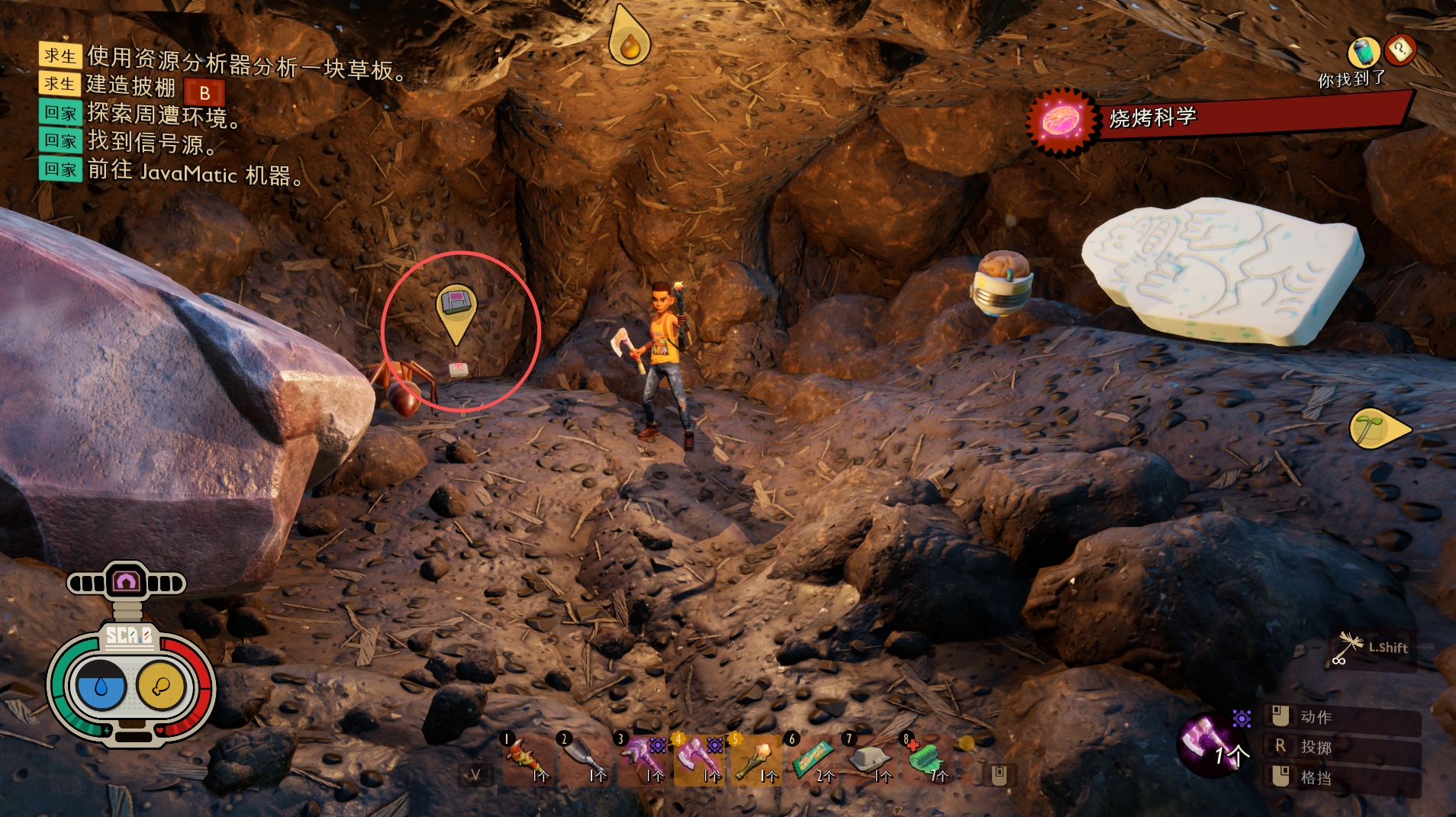
Task: Click the orange droplet waypoint marker
Action: [x=630, y=40]
